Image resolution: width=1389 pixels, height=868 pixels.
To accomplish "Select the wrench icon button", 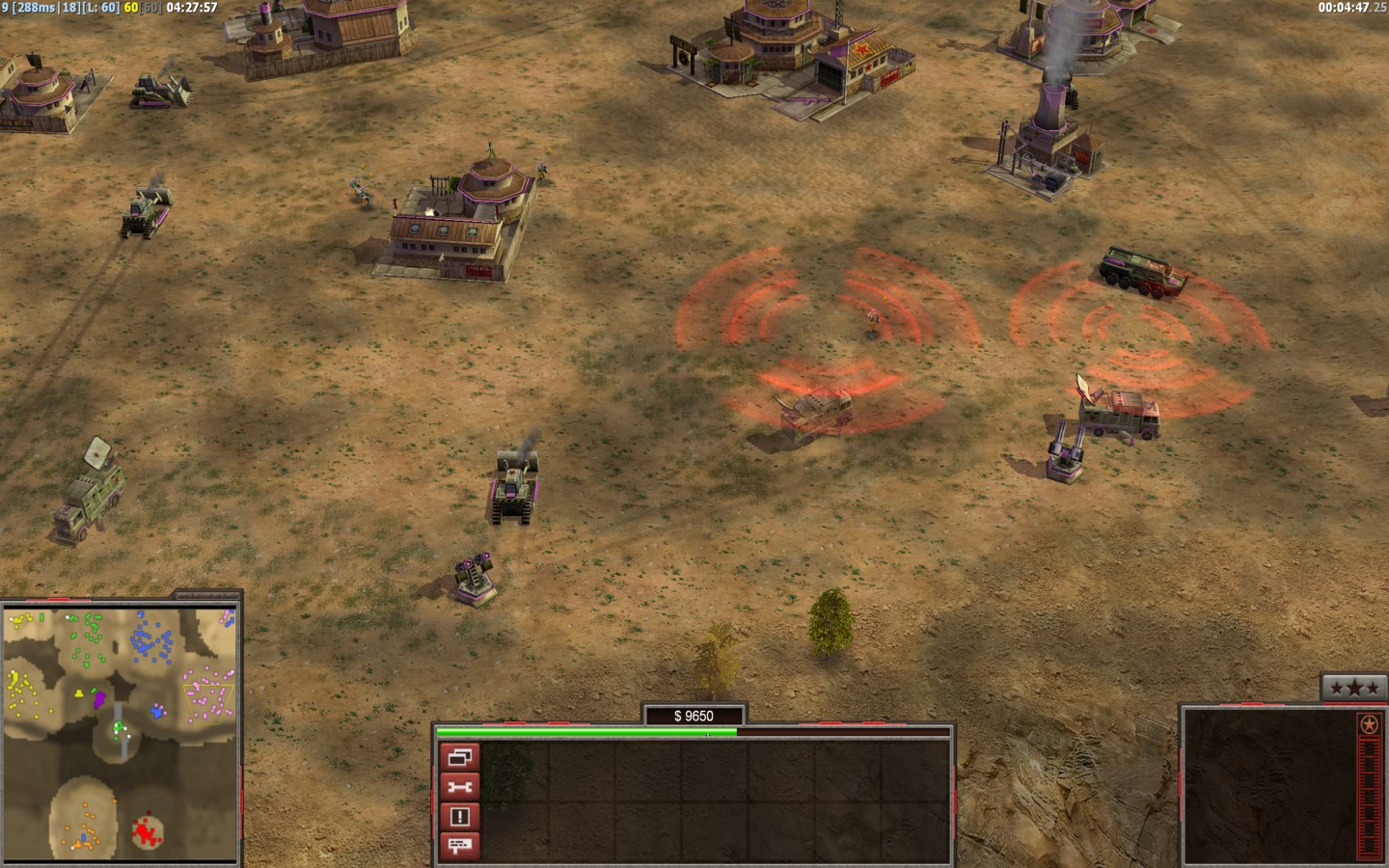I will click(459, 787).
